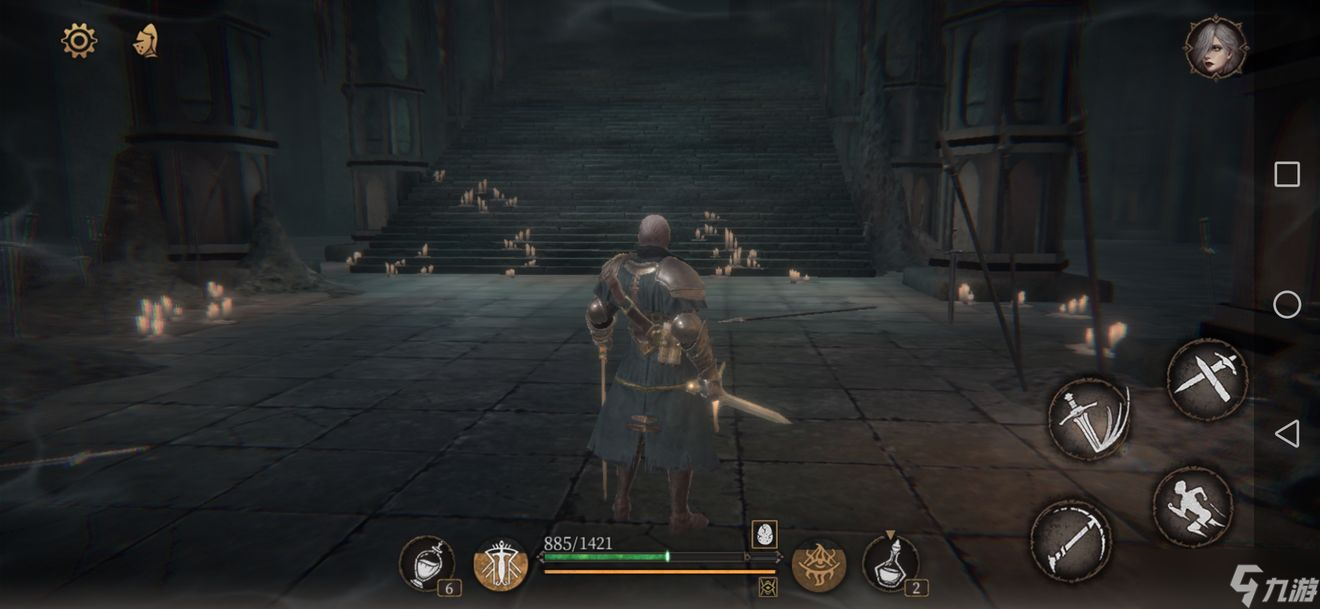The height and width of the screenshot is (609, 1320).
Task: Tap the Android home circle button
Action: coord(1287,304)
